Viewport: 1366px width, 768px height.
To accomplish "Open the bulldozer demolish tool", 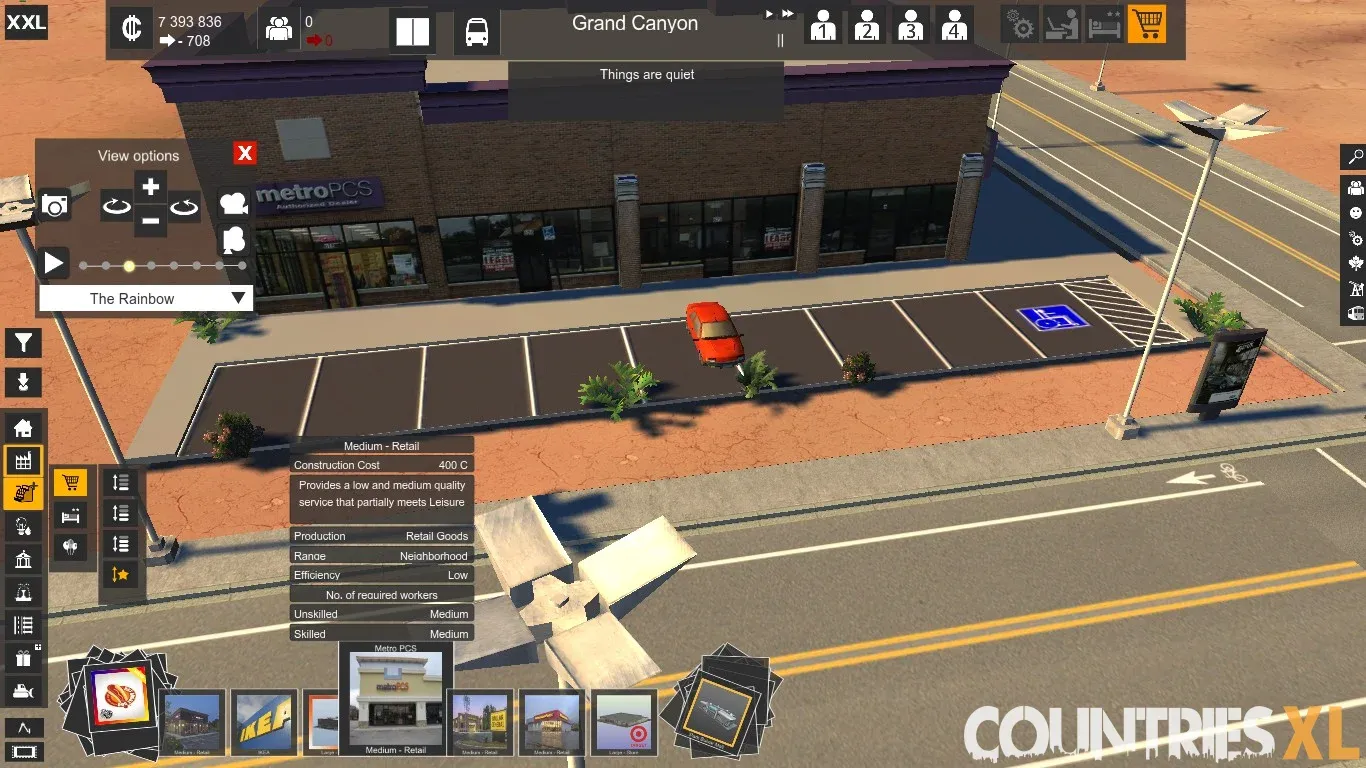I will pyautogui.click(x=23, y=690).
